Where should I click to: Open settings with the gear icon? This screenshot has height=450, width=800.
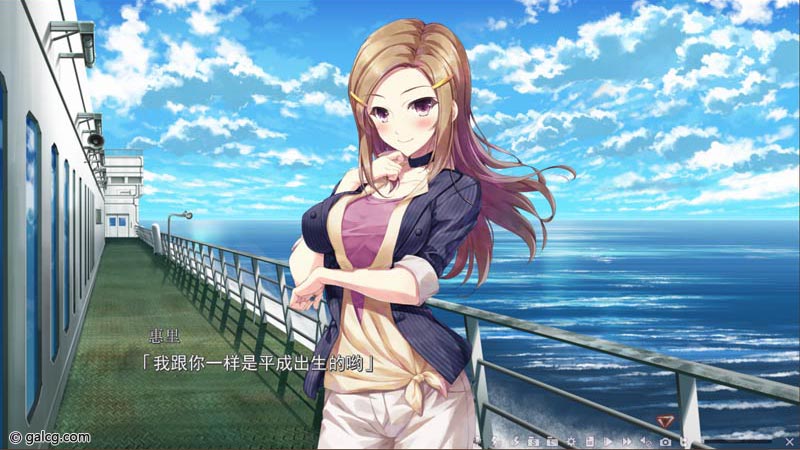click(571, 441)
